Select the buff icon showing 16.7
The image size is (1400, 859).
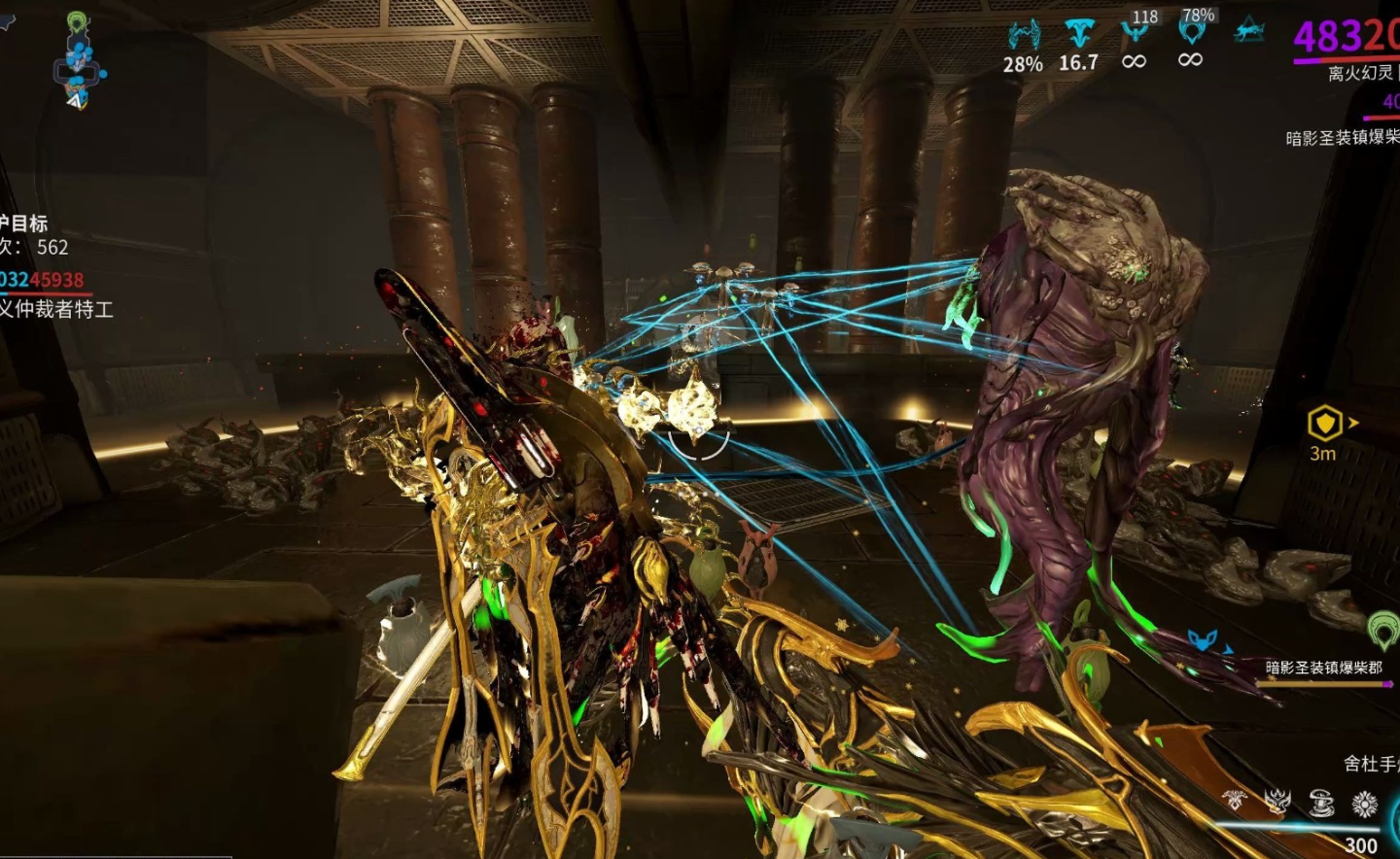pyautogui.click(x=1078, y=34)
